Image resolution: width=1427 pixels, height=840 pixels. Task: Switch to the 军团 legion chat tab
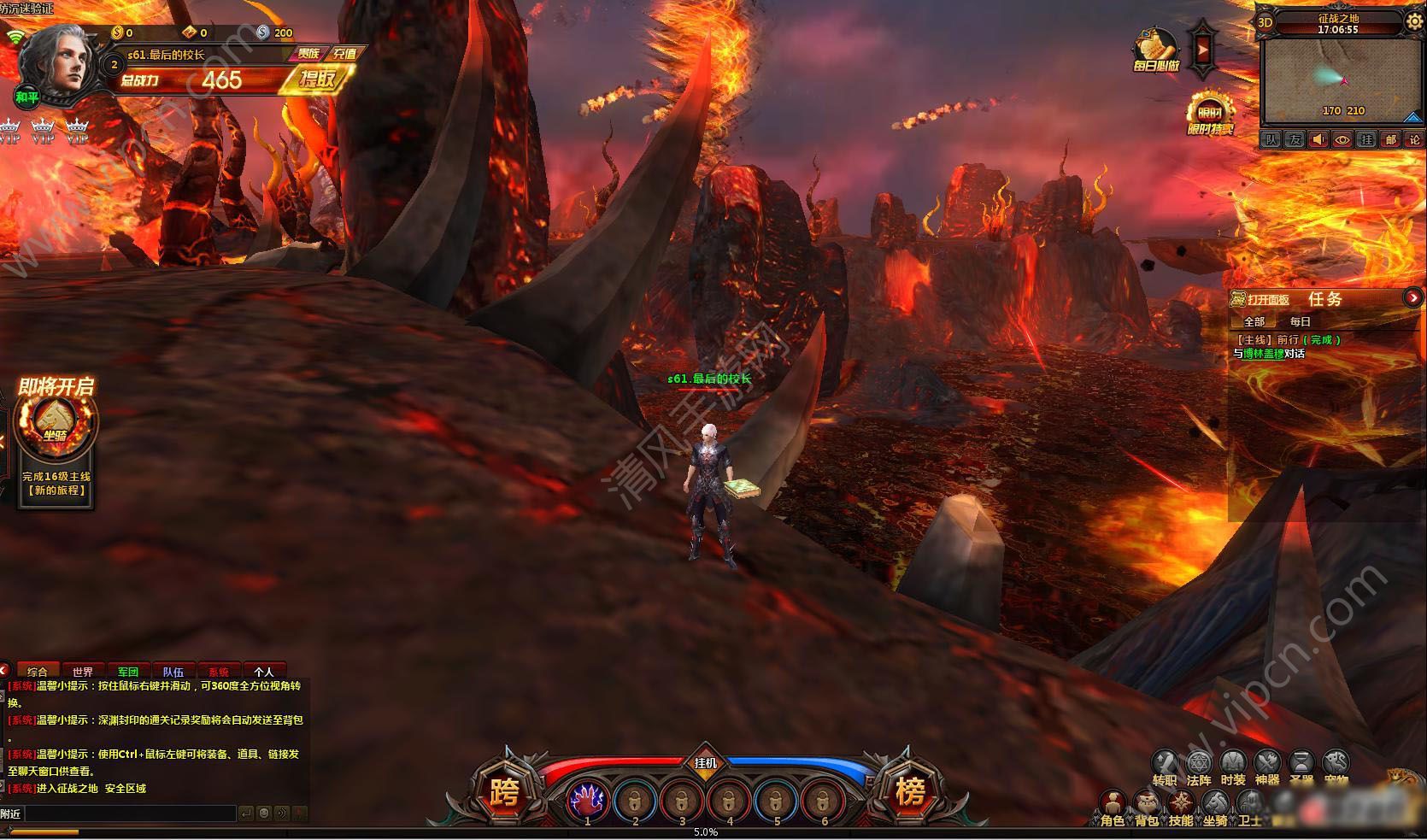(128, 672)
